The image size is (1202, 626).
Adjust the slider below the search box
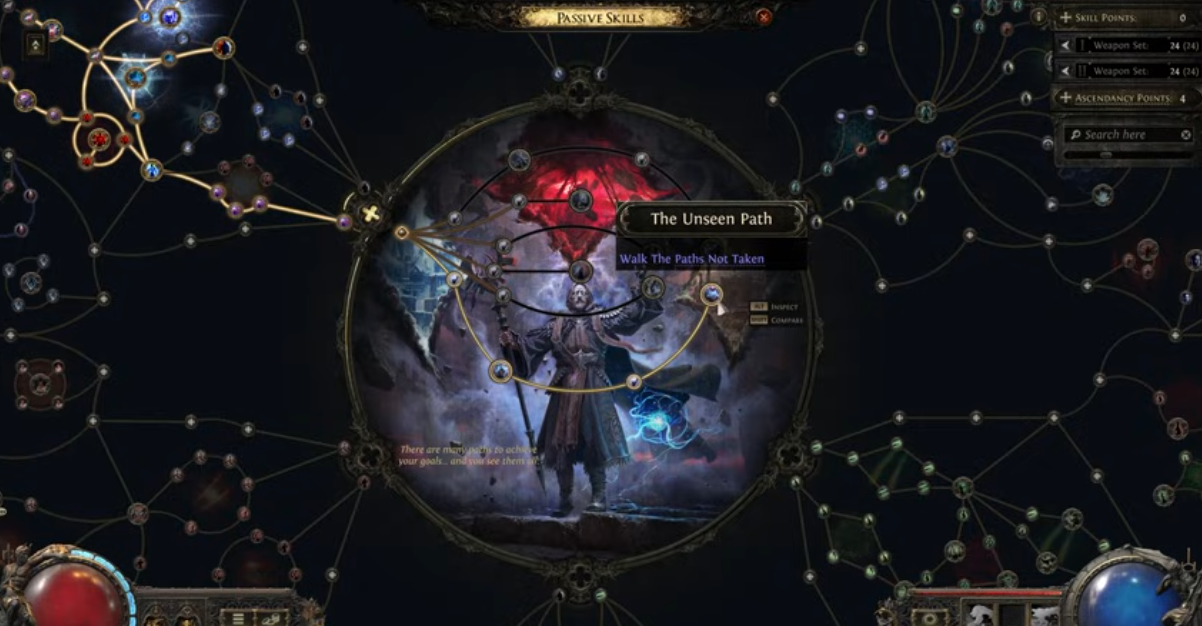point(1105,155)
